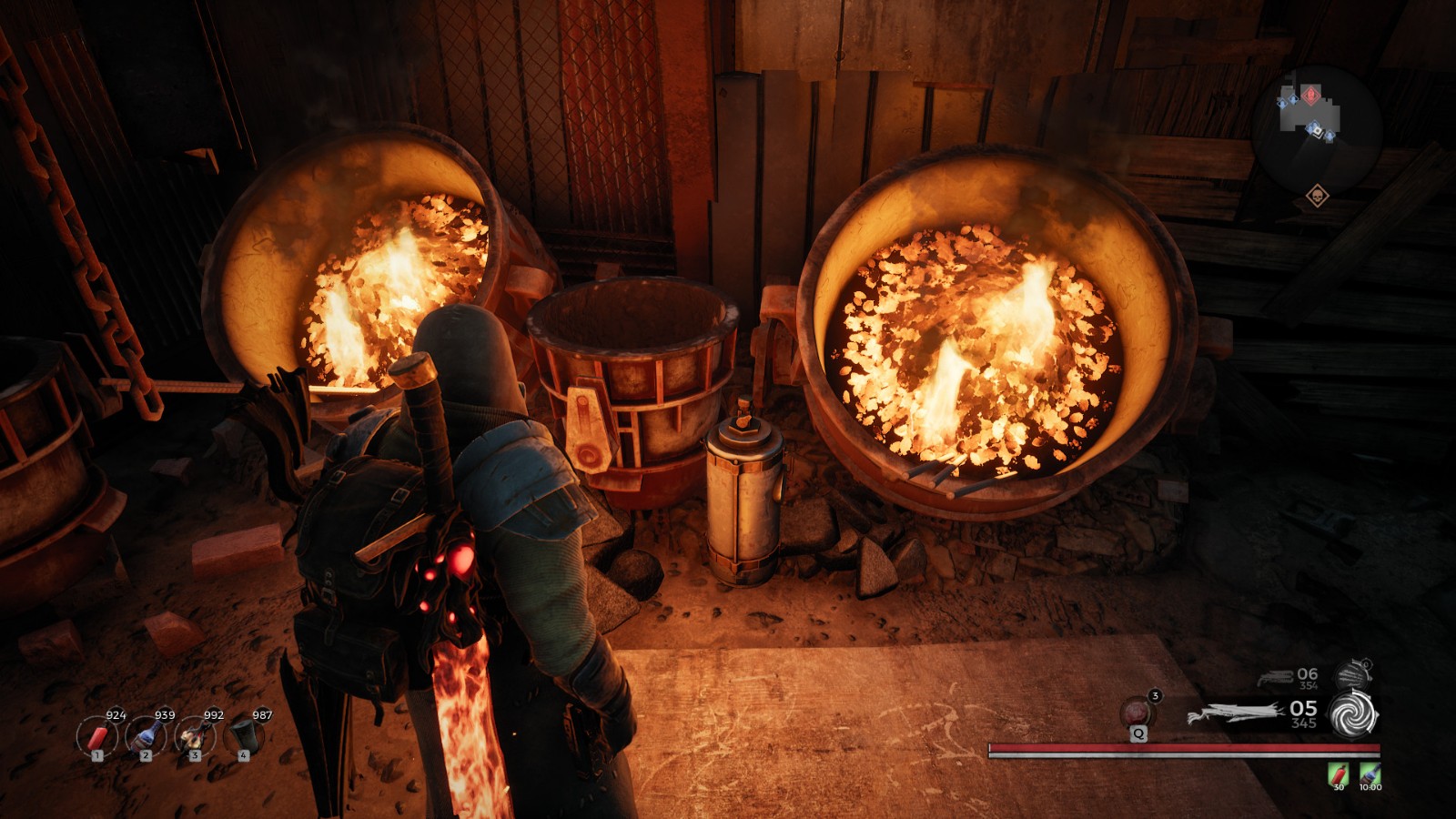Click the upper weapon mod icon
The image size is (1456, 819).
point(1354,674)
